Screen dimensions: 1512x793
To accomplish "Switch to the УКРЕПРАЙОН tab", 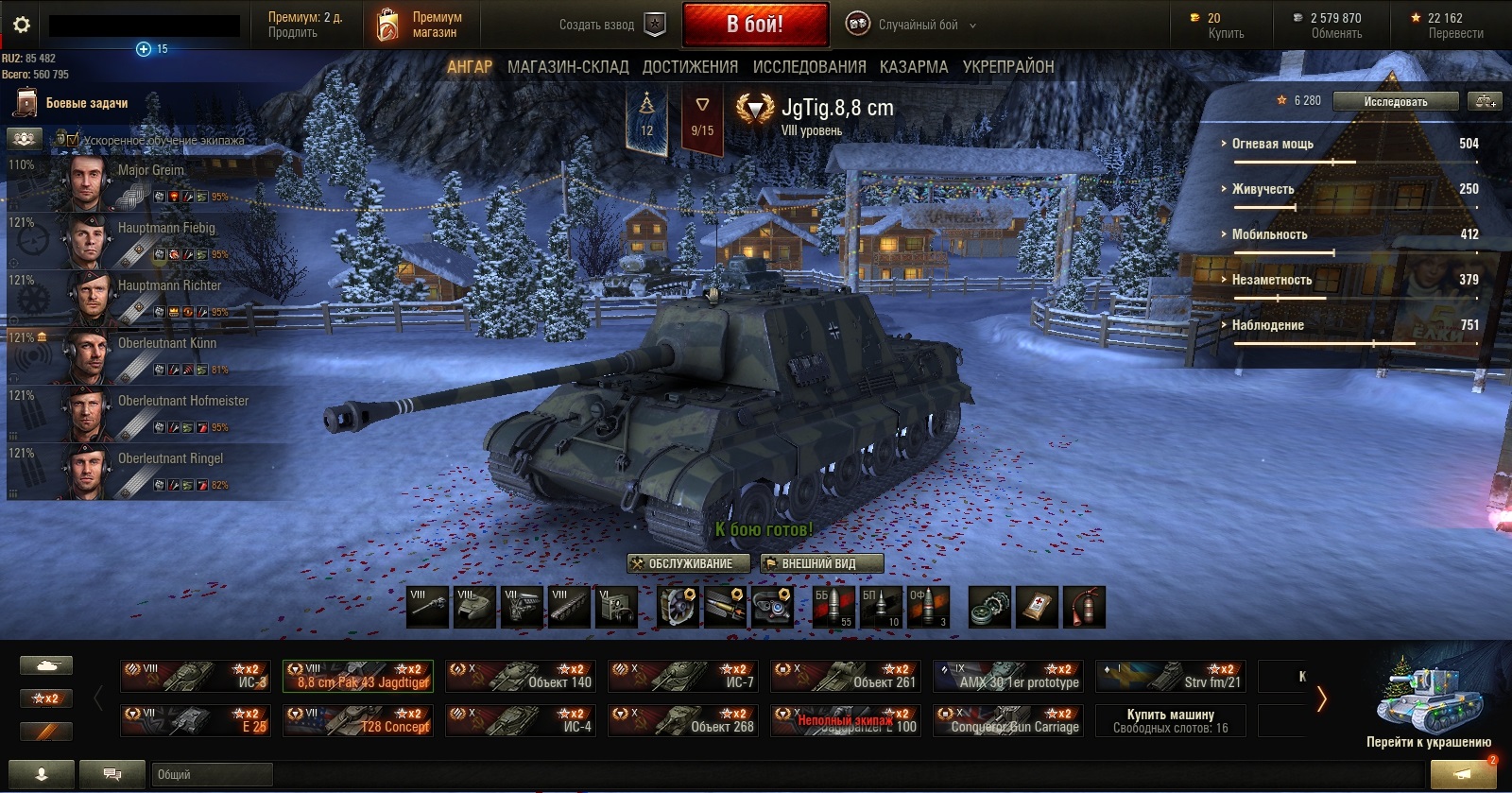I will click(x=1007, y=67).
